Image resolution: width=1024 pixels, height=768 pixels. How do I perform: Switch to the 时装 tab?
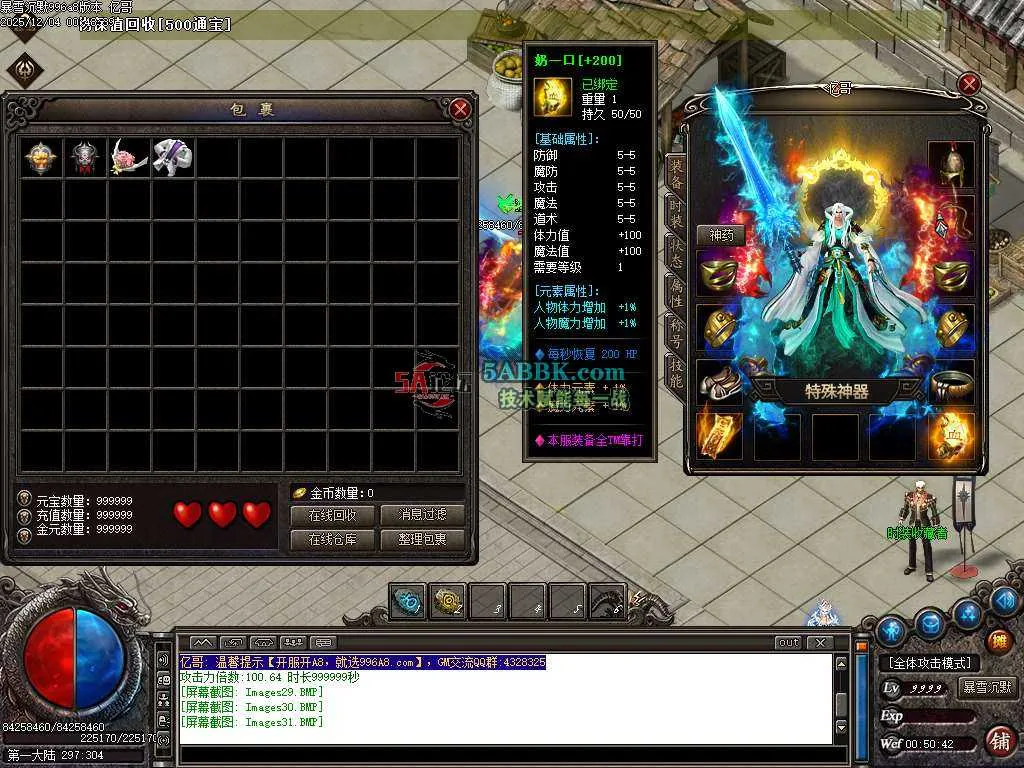point(676,213)
